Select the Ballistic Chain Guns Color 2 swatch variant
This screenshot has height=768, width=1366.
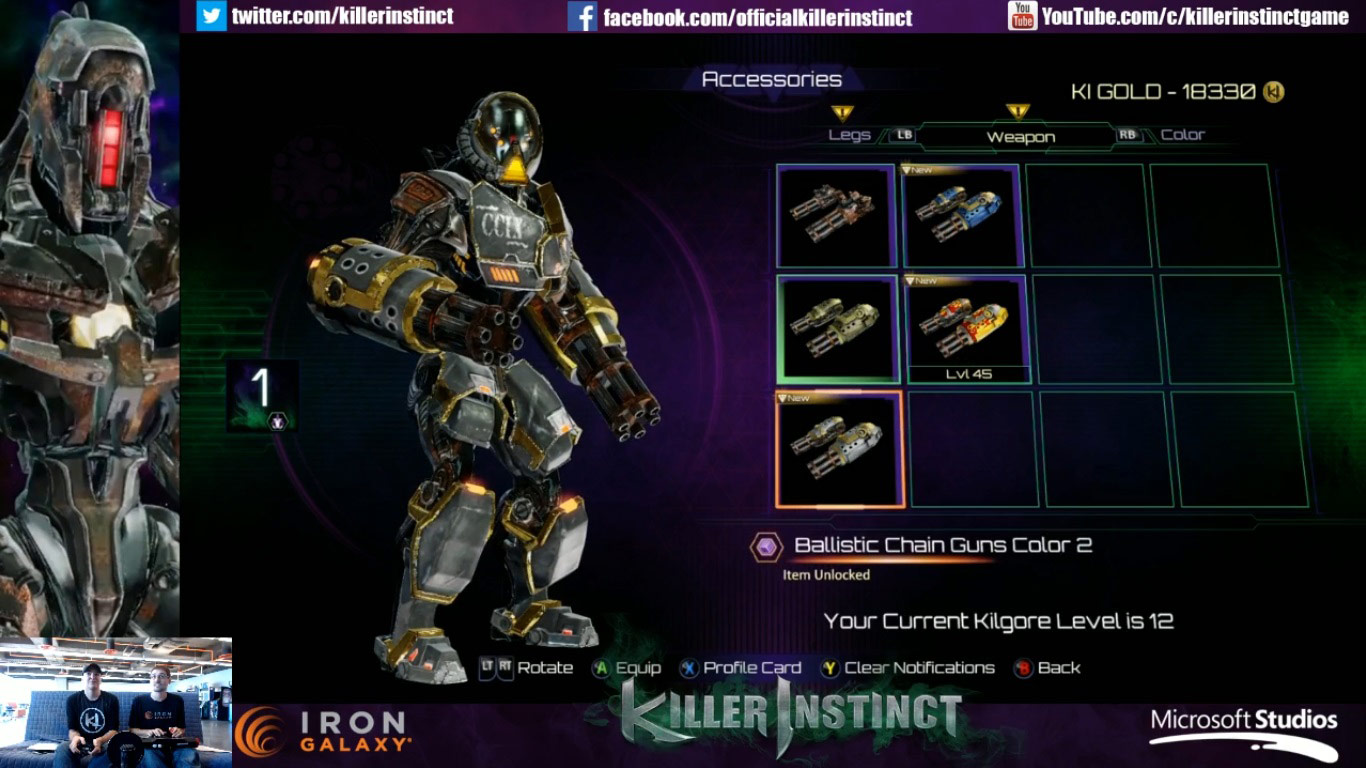tap(840, 447)
